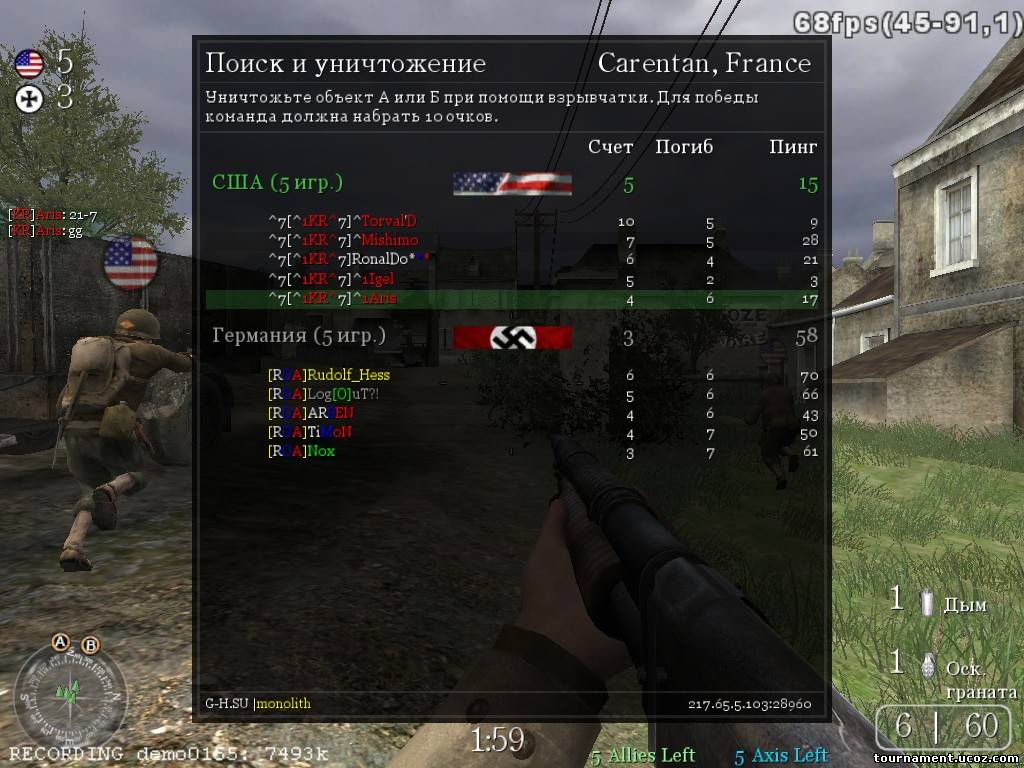Click the Германия team flag banner

click(x=512, y=338)
